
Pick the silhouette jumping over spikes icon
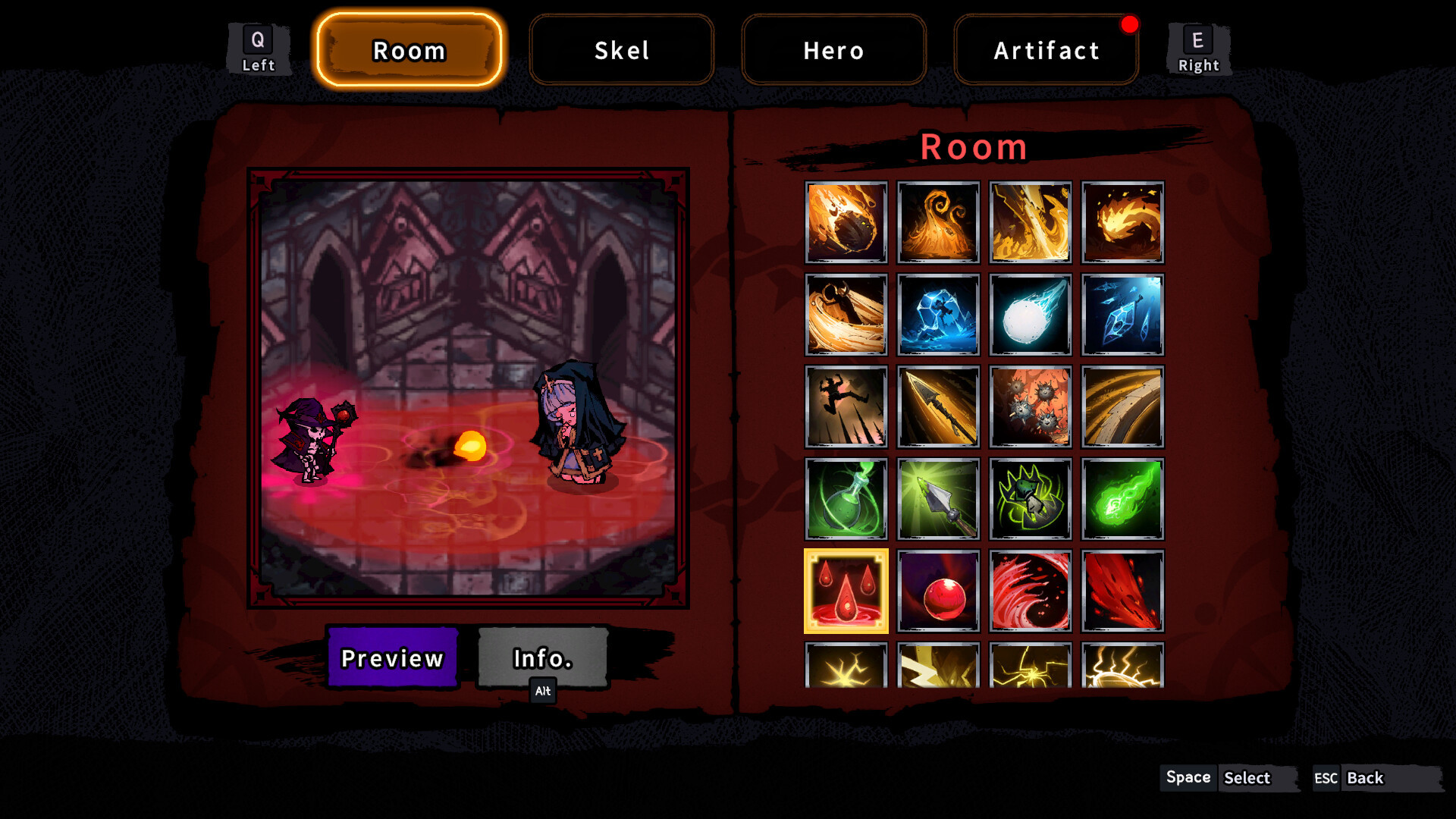click(x=846, y=407)
